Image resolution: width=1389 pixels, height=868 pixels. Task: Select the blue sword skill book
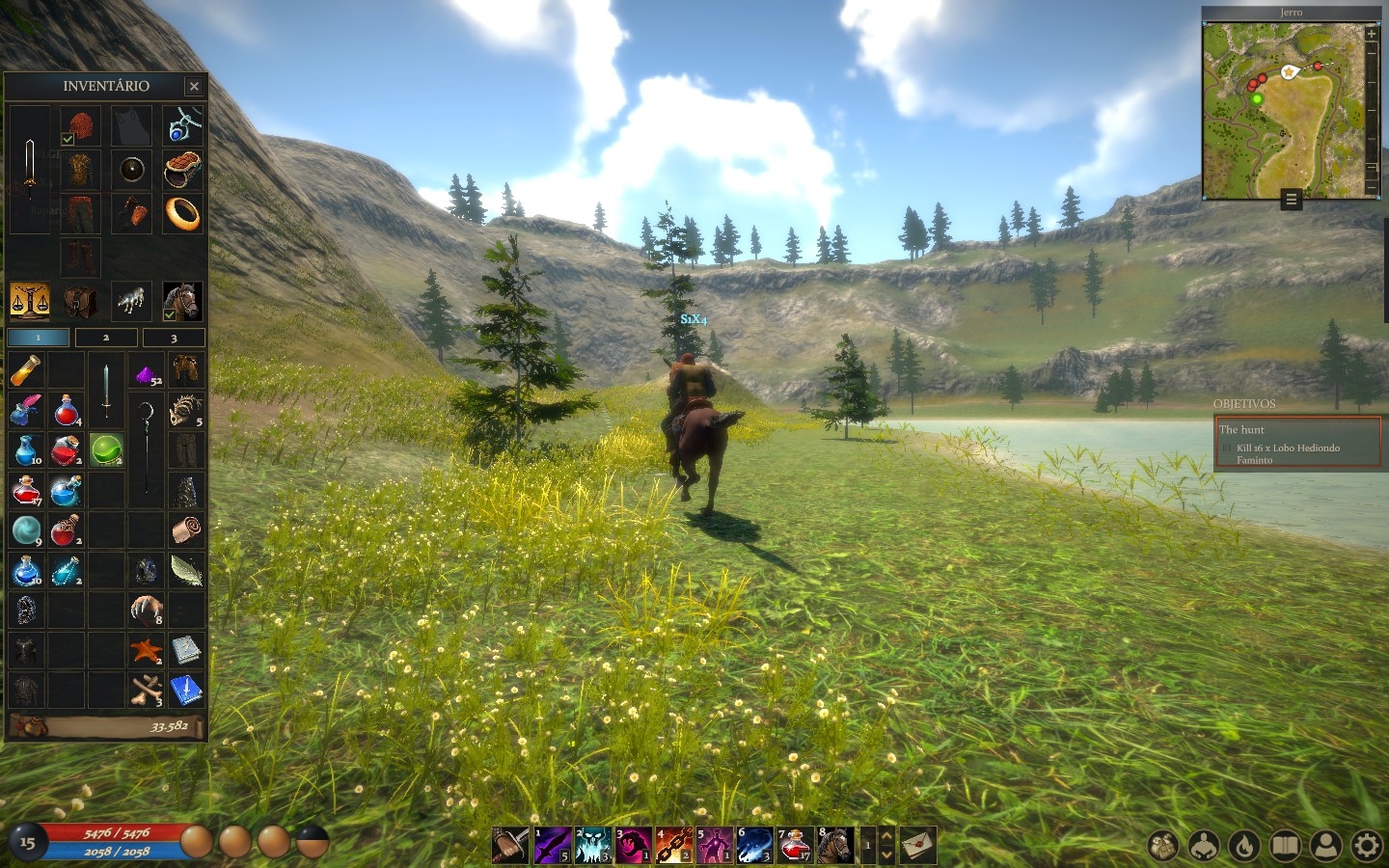(185, 691)
